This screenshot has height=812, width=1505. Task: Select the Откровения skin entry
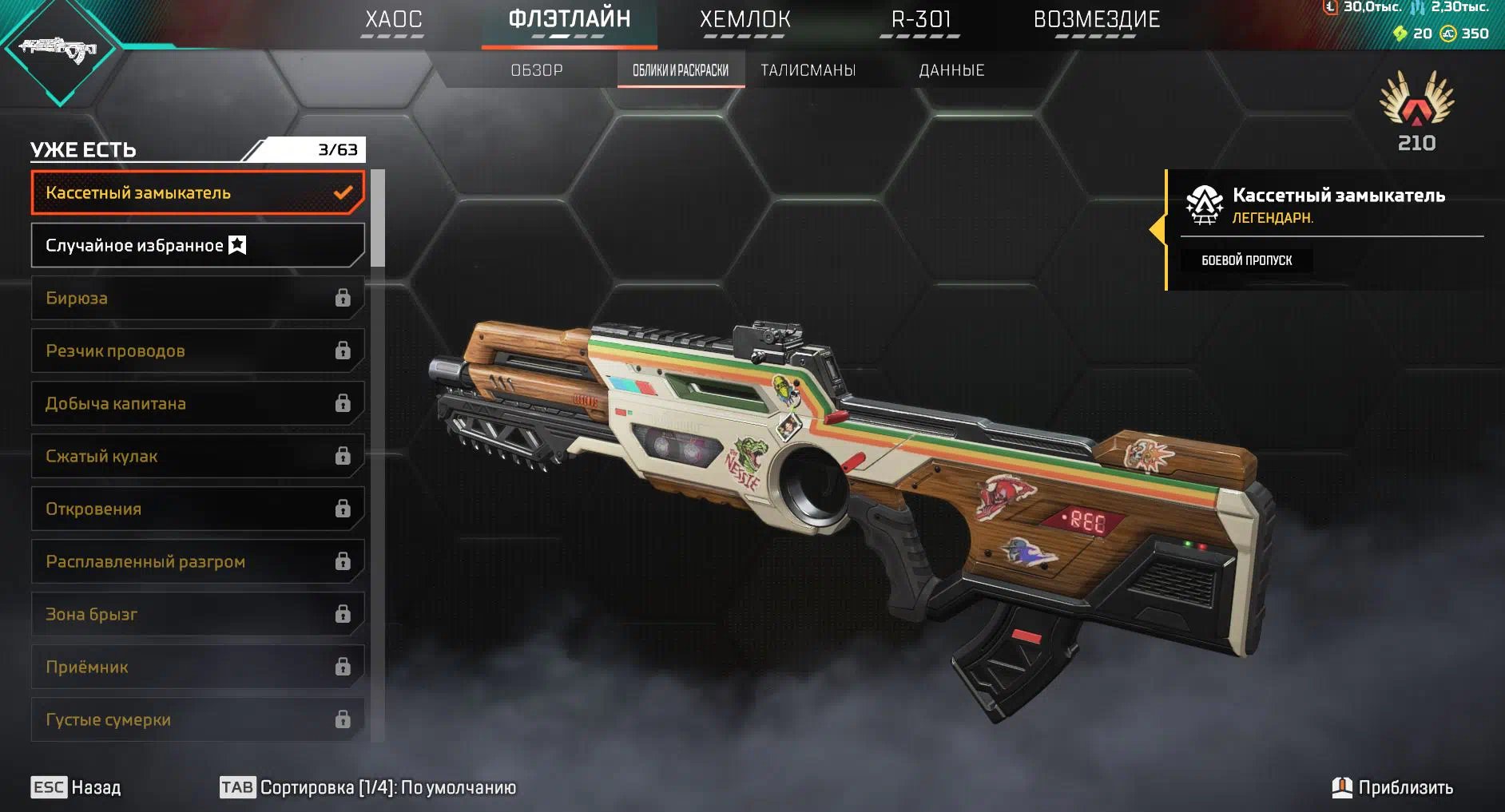pyautogui.click(x=197, y=509)
